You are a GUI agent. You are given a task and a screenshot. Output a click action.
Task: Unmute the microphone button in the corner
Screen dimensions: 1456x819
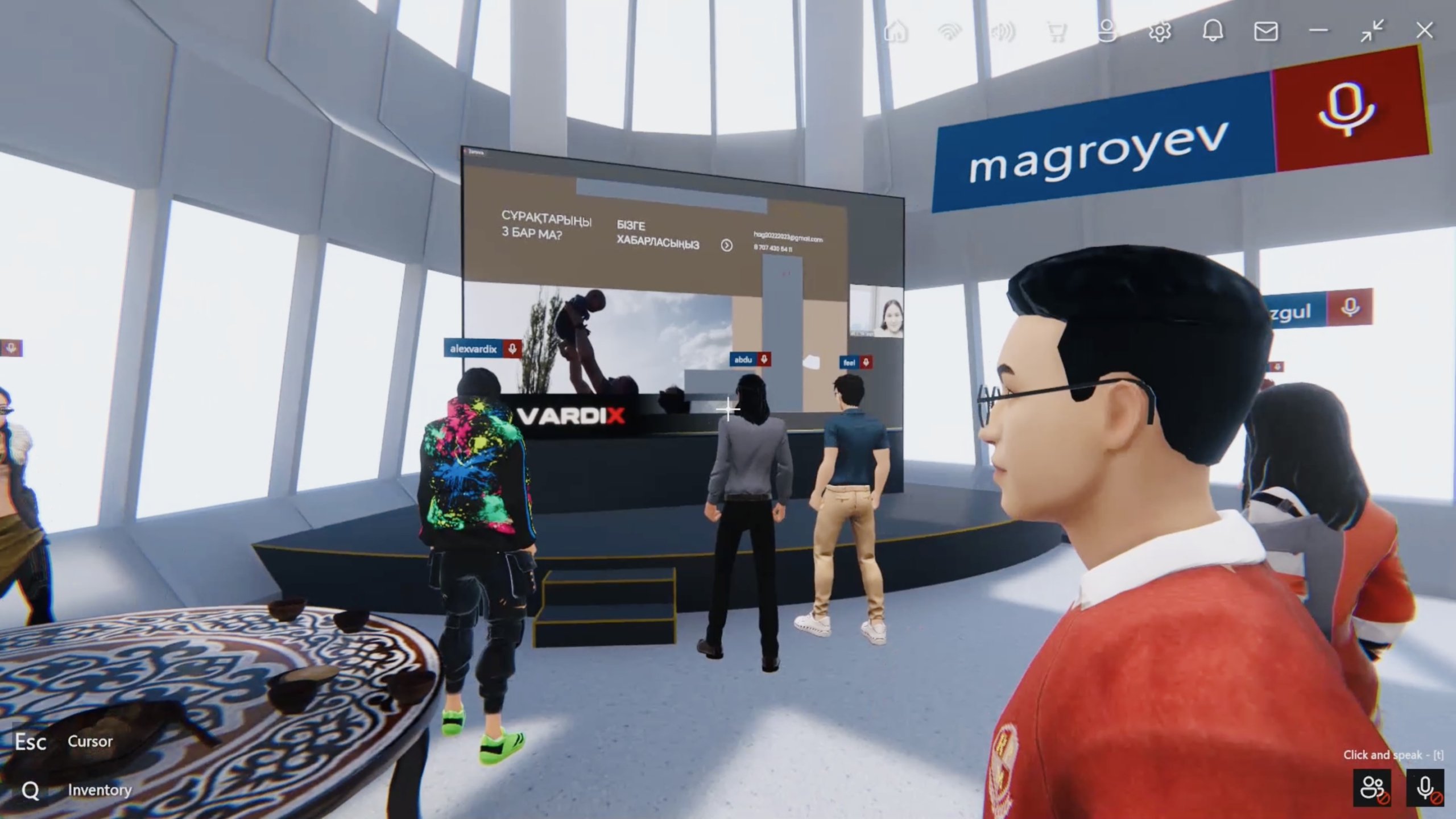(x=1425, y=788)
